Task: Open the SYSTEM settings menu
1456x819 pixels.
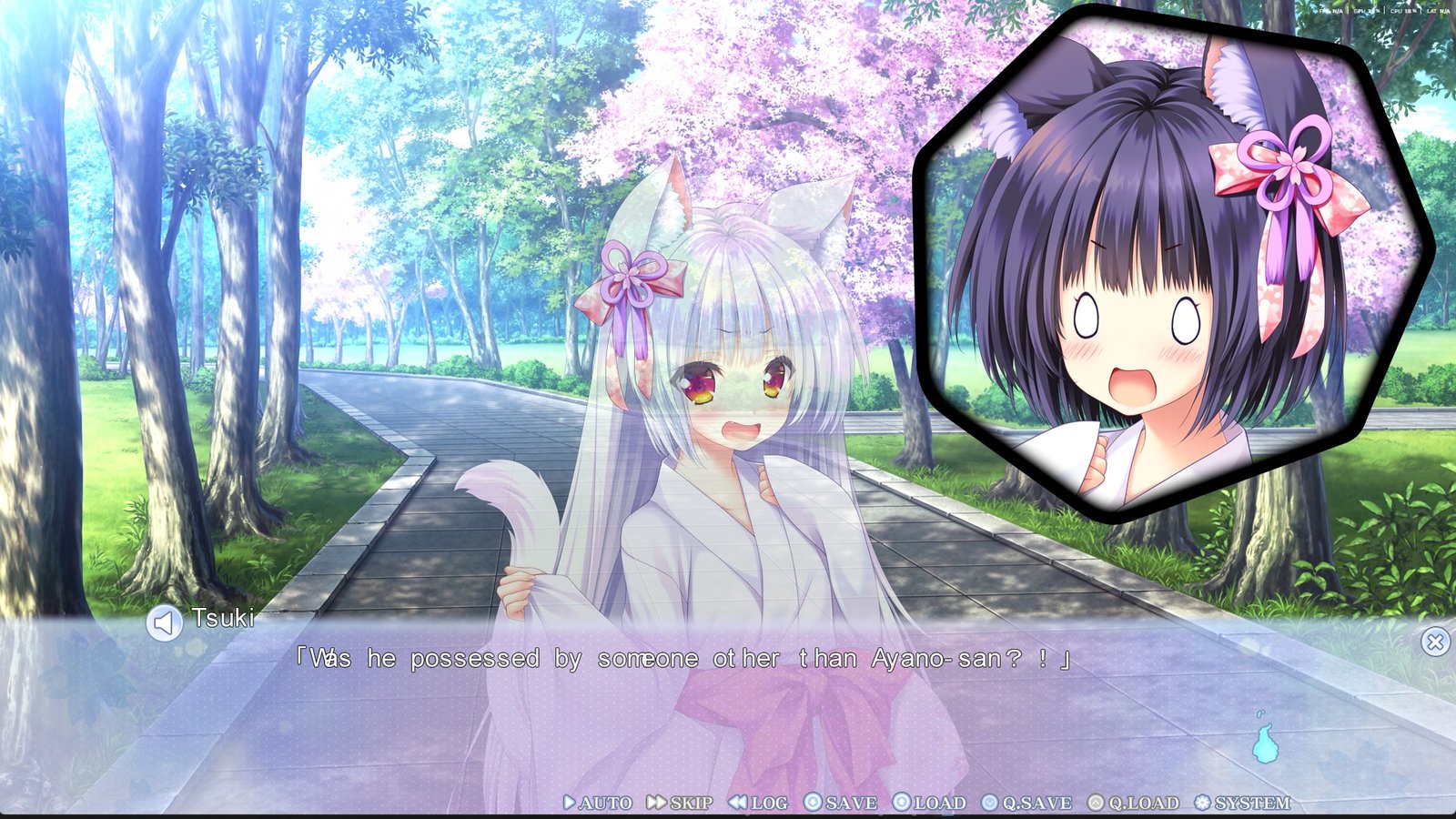Action: 1238,804
